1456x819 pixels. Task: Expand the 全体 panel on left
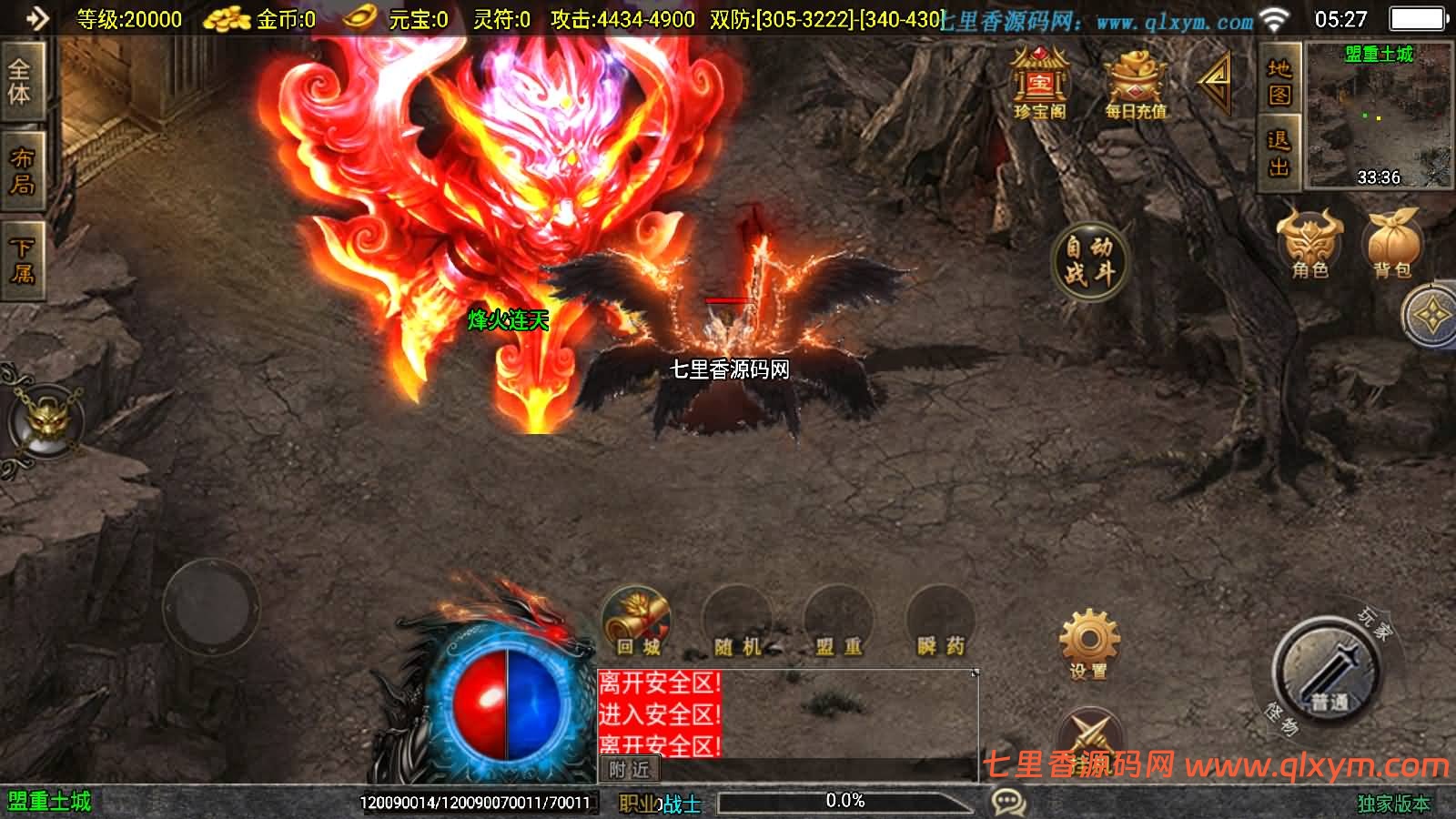click(x=20, y=82)
